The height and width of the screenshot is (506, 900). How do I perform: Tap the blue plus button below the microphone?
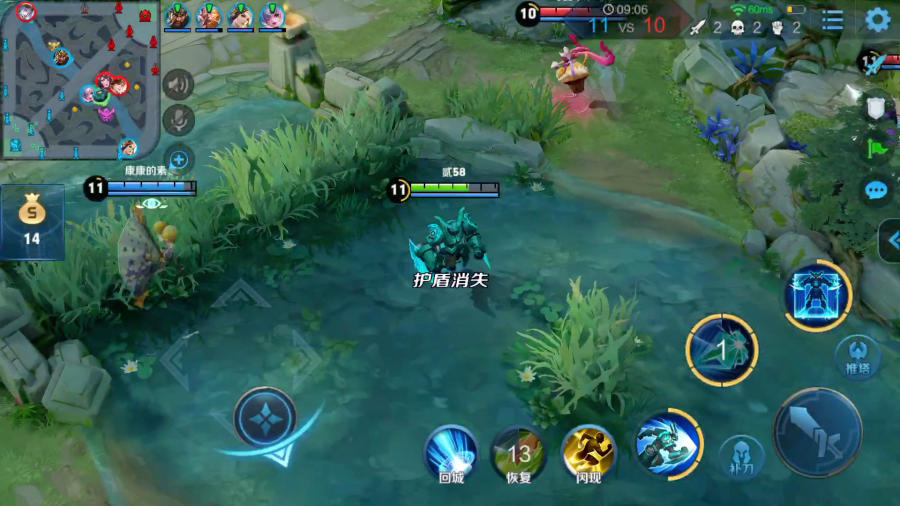coord(178,158)
